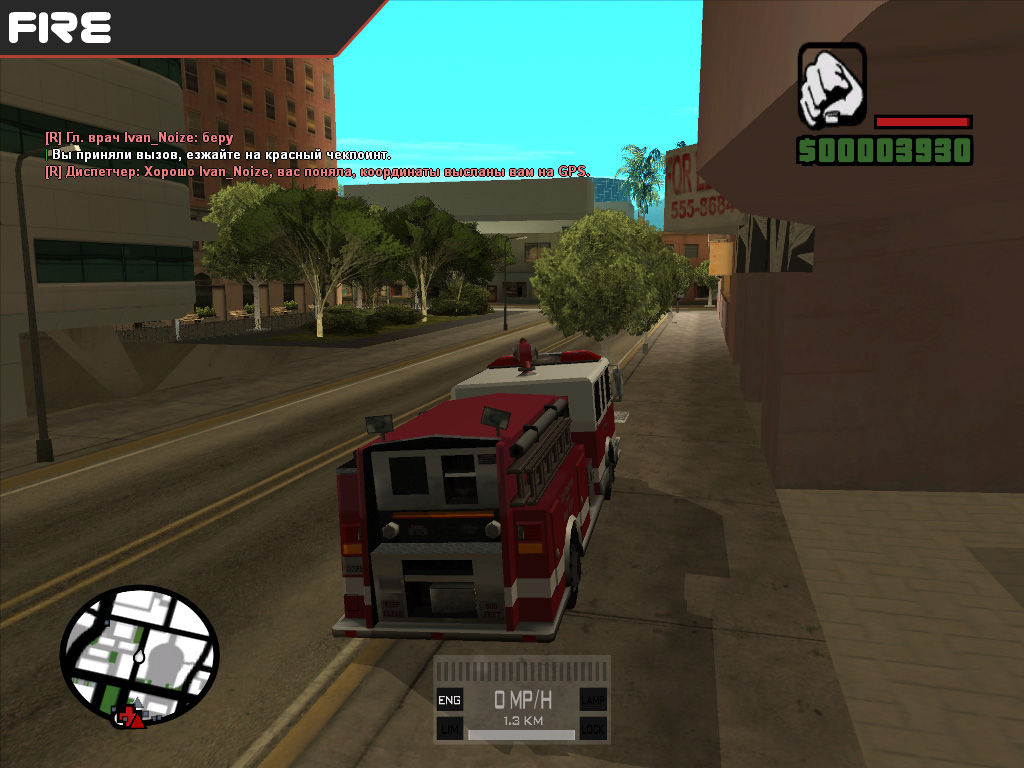Toggle the LIM speed limiter indicator

tap(449, 728)
